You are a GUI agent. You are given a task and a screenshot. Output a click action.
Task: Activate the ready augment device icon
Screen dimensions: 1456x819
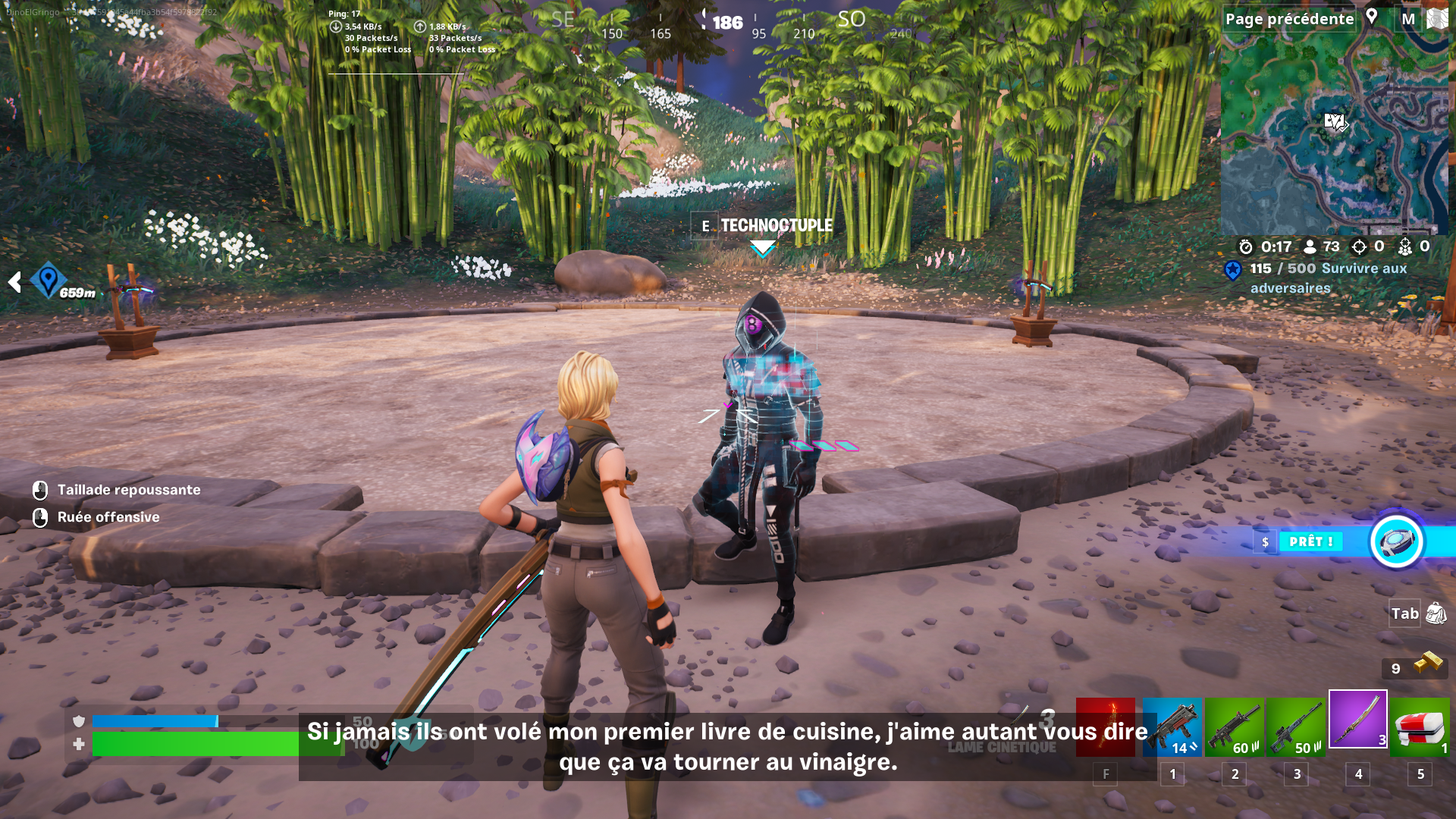(x=1396, y=541)
